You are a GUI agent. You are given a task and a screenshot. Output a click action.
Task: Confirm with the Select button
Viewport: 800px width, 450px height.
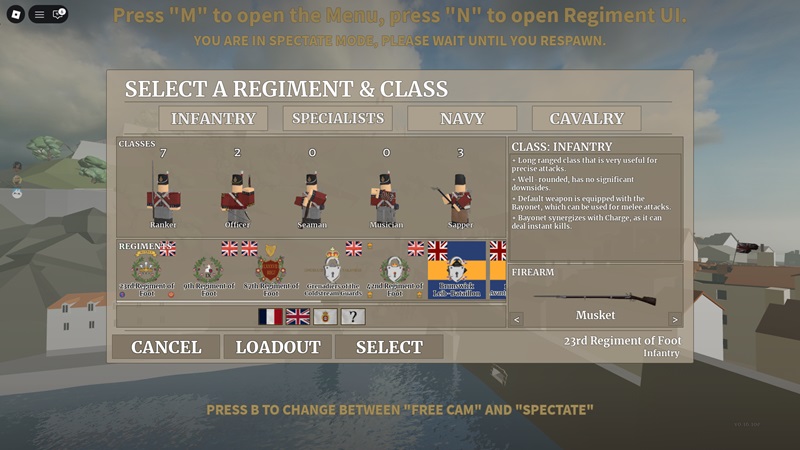coord(389,347)
